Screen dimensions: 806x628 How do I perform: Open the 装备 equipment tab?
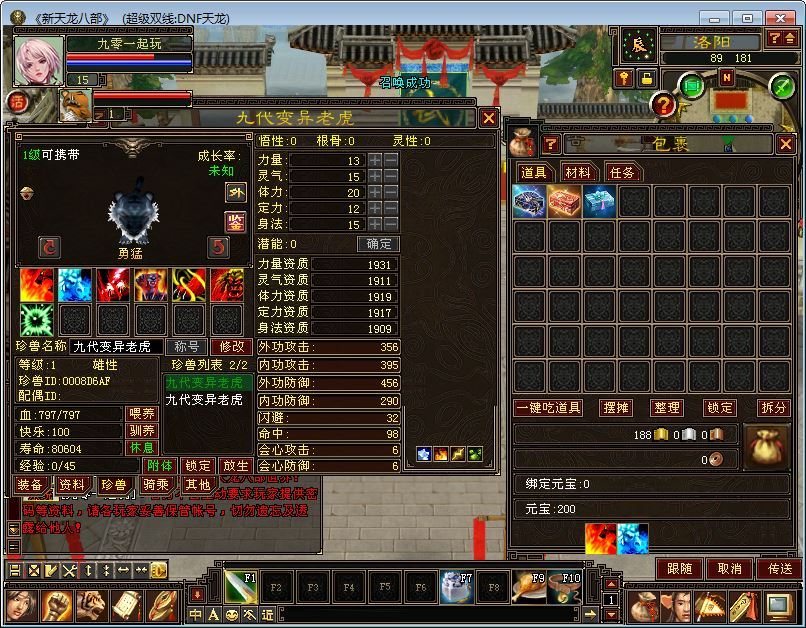[x=29, y=485]
